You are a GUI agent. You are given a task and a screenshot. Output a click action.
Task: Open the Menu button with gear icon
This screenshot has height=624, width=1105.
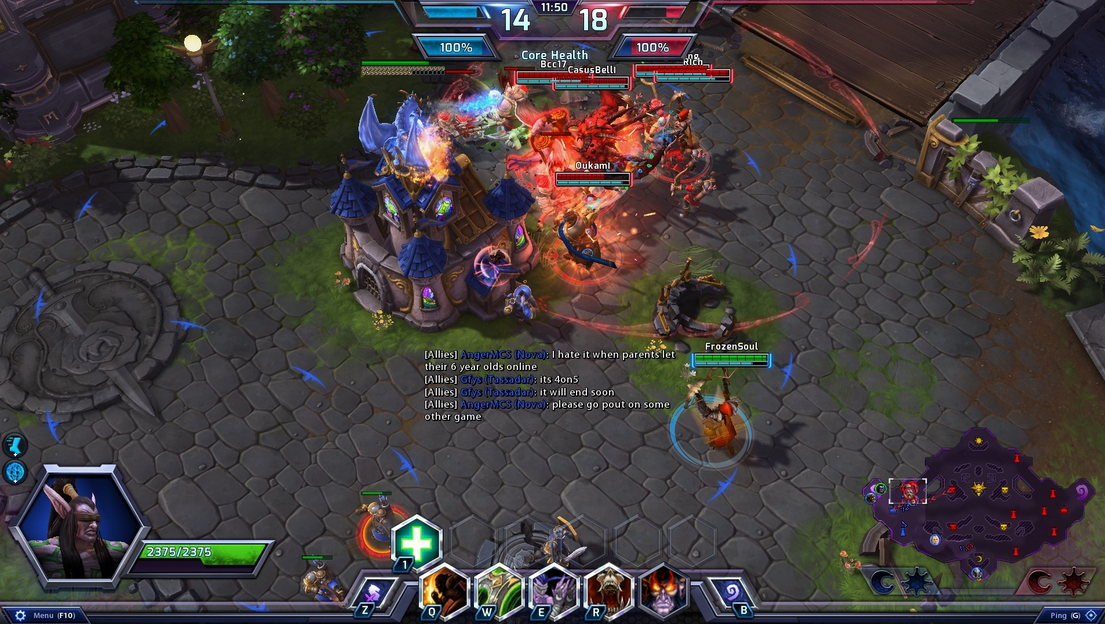click(40, 615)
